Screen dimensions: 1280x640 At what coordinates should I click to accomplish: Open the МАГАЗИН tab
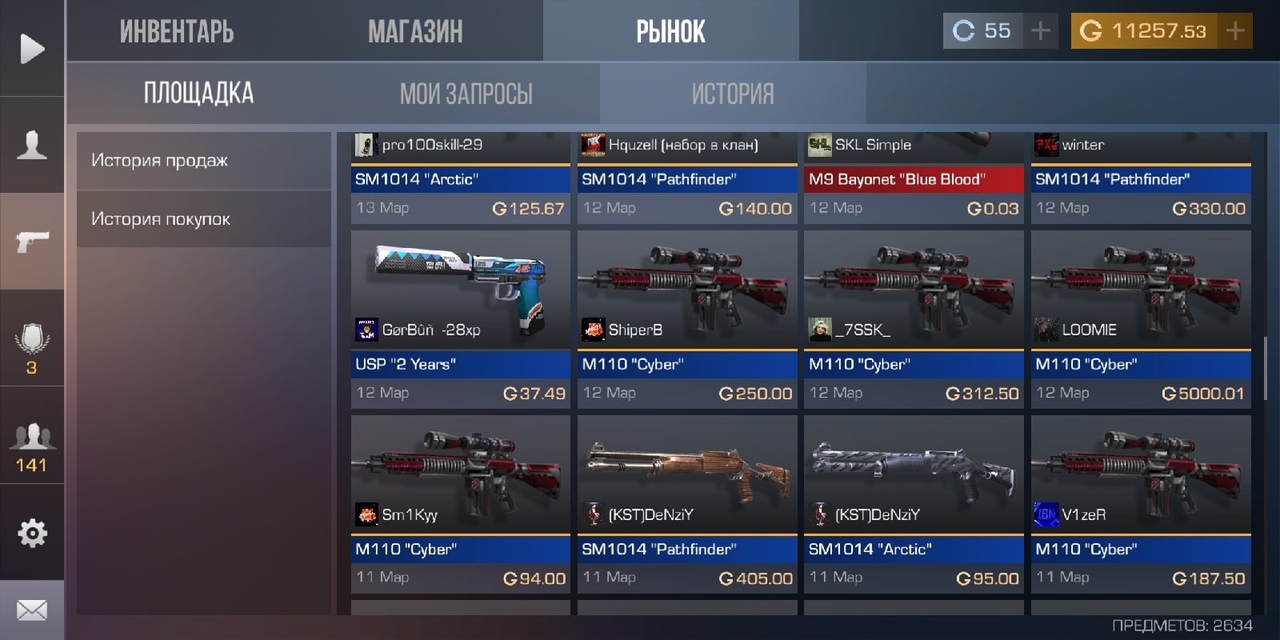[415, 31]
